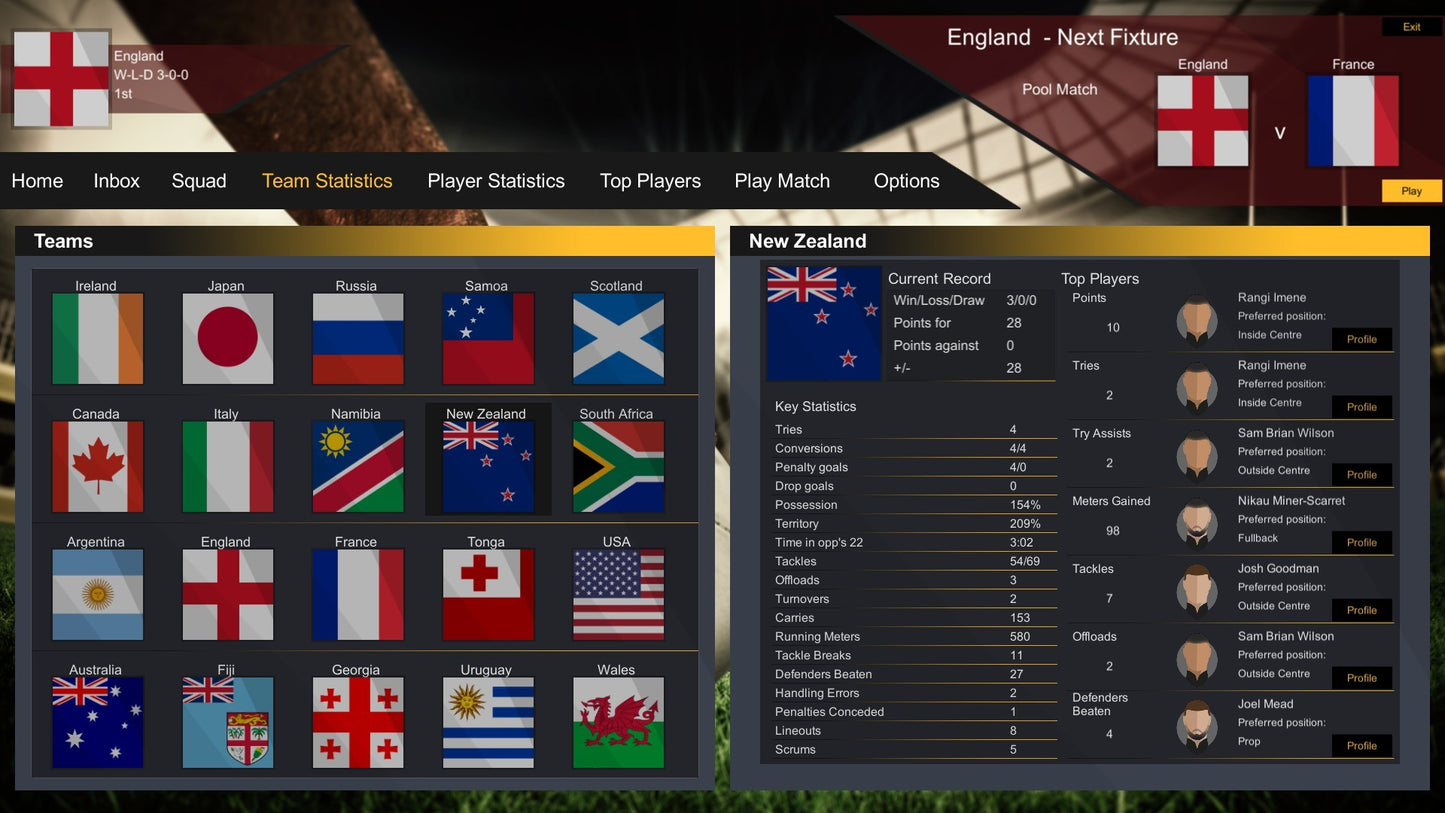Switch to the Top Players tab
This screenshot has height=813, width=1445.
pos(650,181)
